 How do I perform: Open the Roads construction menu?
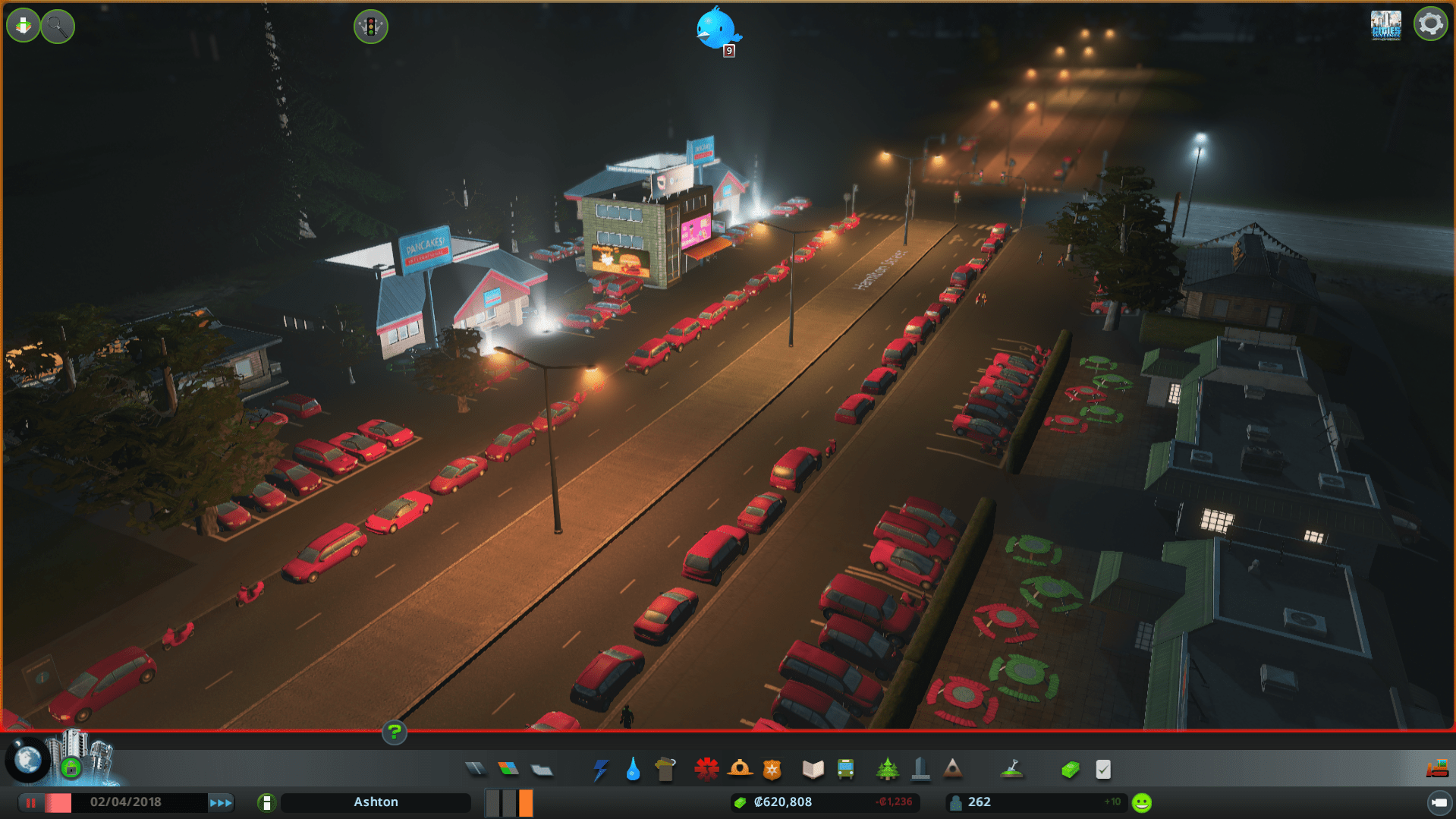[476, 769]
